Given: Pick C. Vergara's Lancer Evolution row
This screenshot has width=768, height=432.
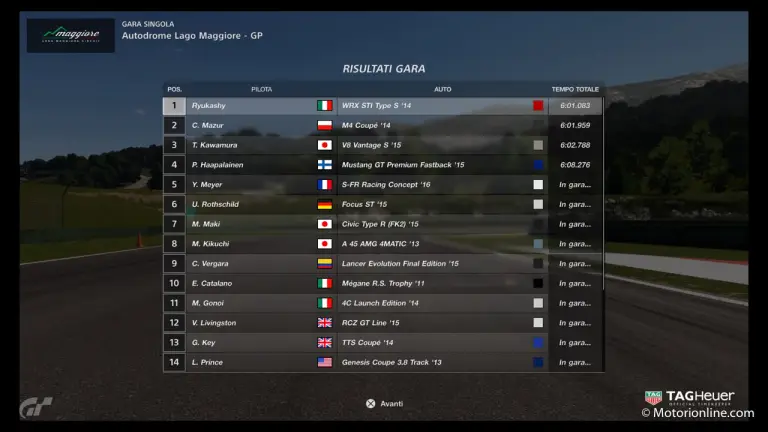Looking at the screenshot, I should click(383, 263).
